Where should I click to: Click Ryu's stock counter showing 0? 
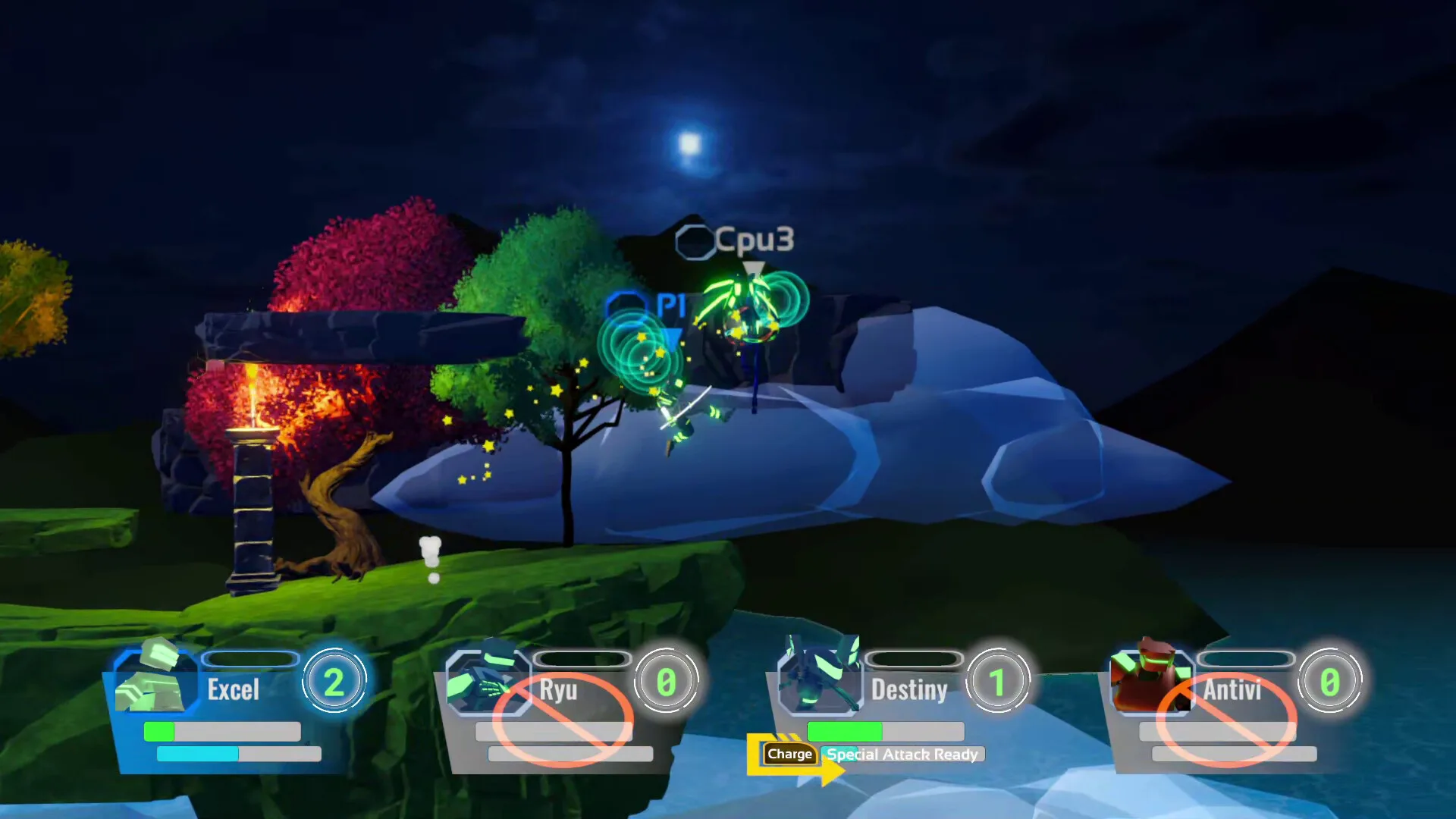[x=666, y=680]
